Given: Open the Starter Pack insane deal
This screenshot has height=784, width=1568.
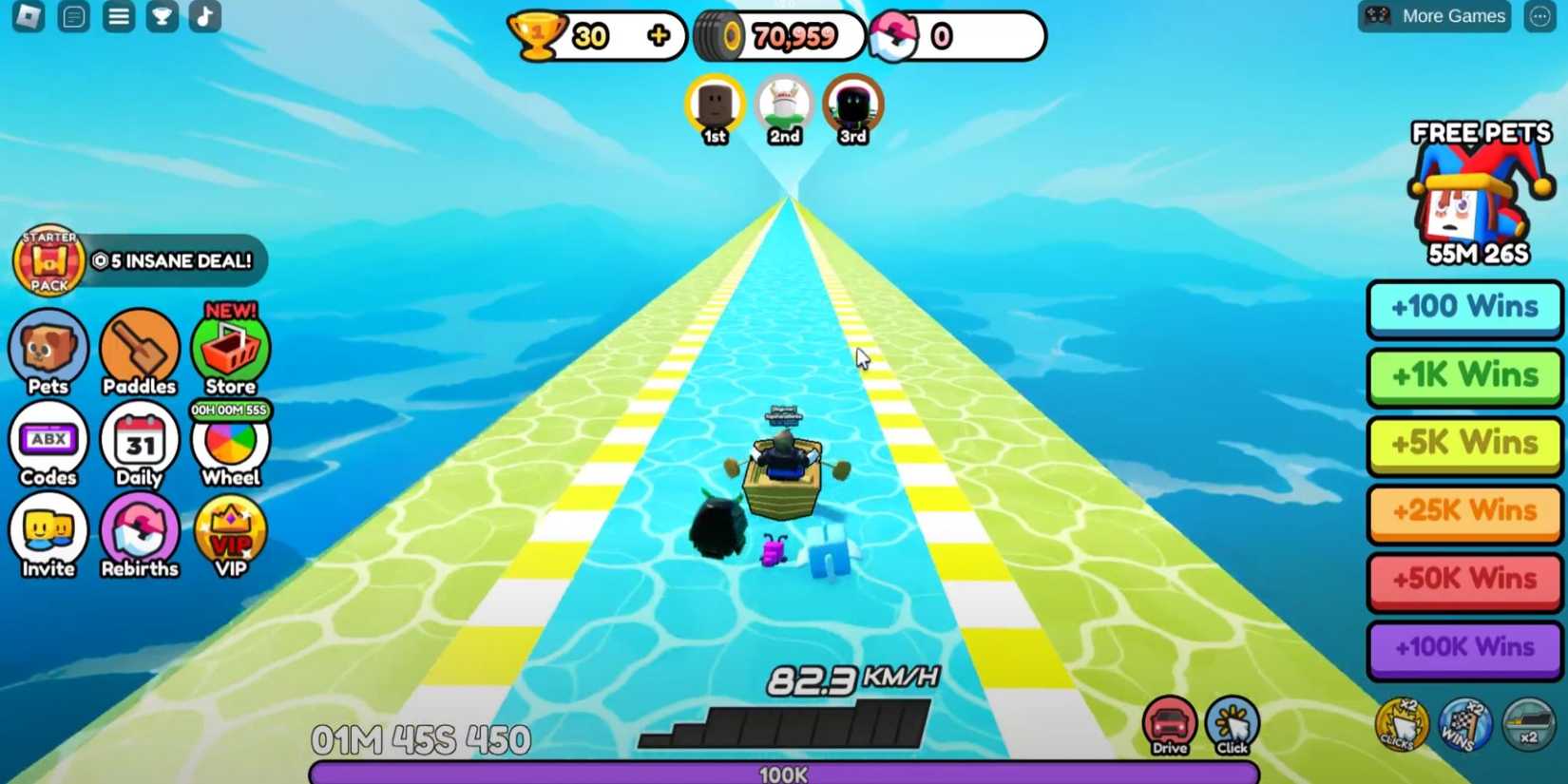Looking at the screenshot, I should click(138, 260).
